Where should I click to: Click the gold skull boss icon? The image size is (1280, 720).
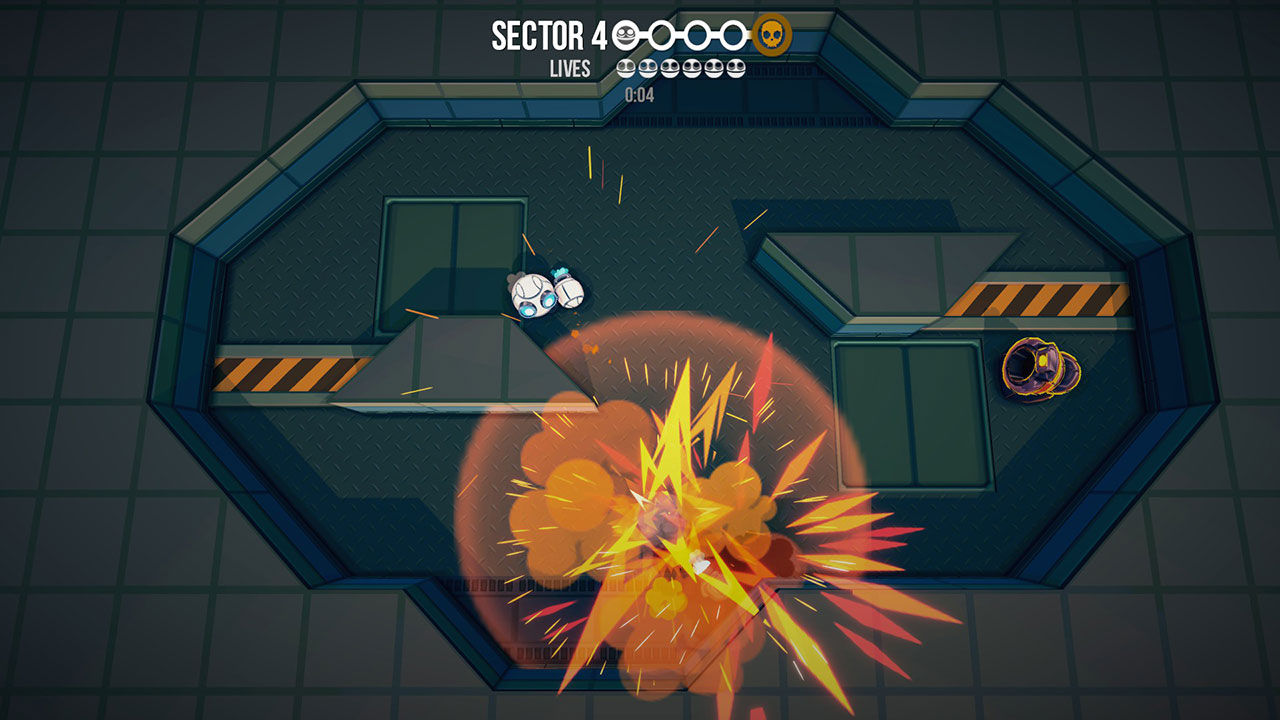click(x=770, y=34)
